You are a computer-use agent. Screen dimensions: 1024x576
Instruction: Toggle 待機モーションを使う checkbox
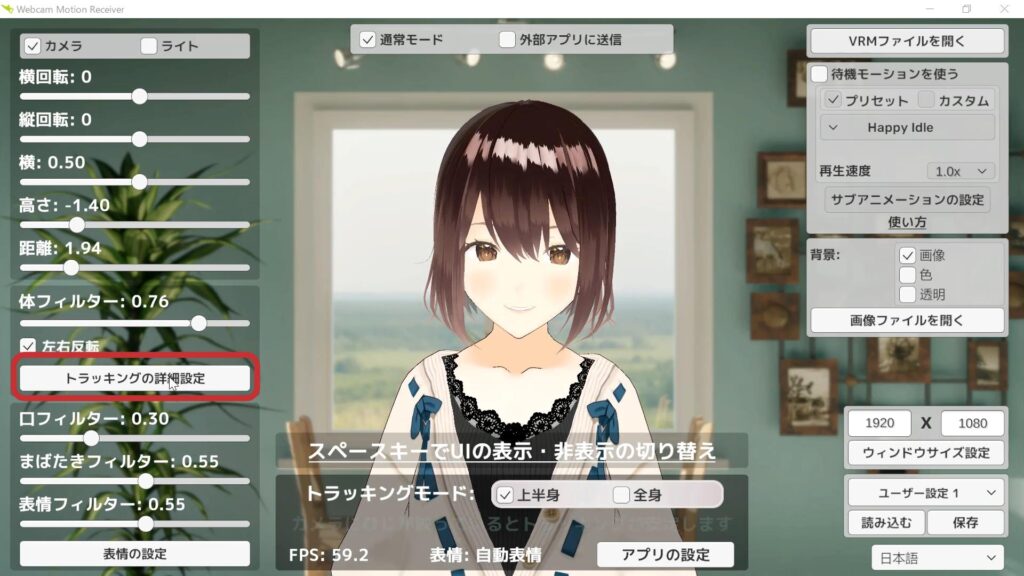(820, 74)
